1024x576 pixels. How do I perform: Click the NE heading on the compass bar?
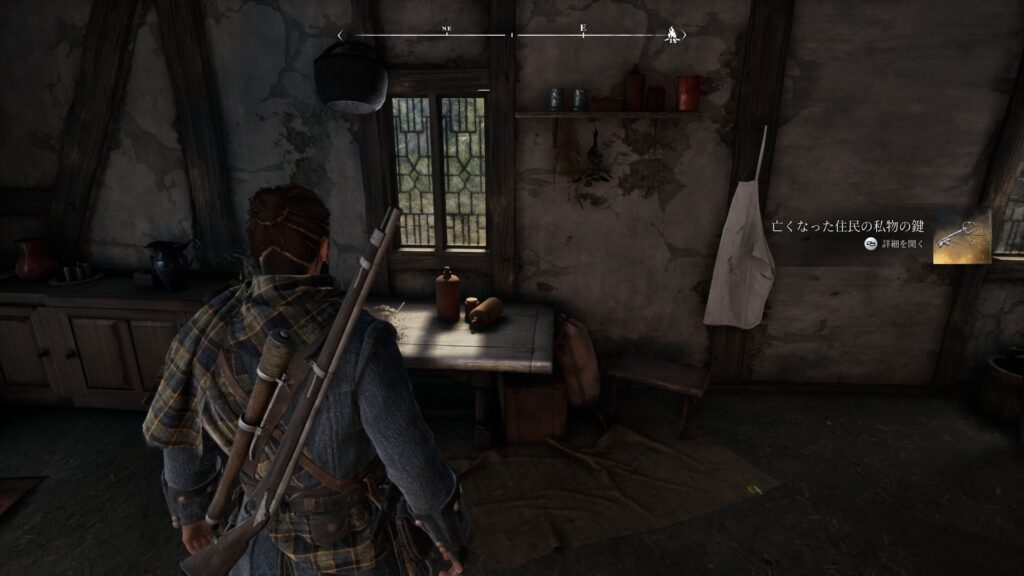(x=446, y=30)
